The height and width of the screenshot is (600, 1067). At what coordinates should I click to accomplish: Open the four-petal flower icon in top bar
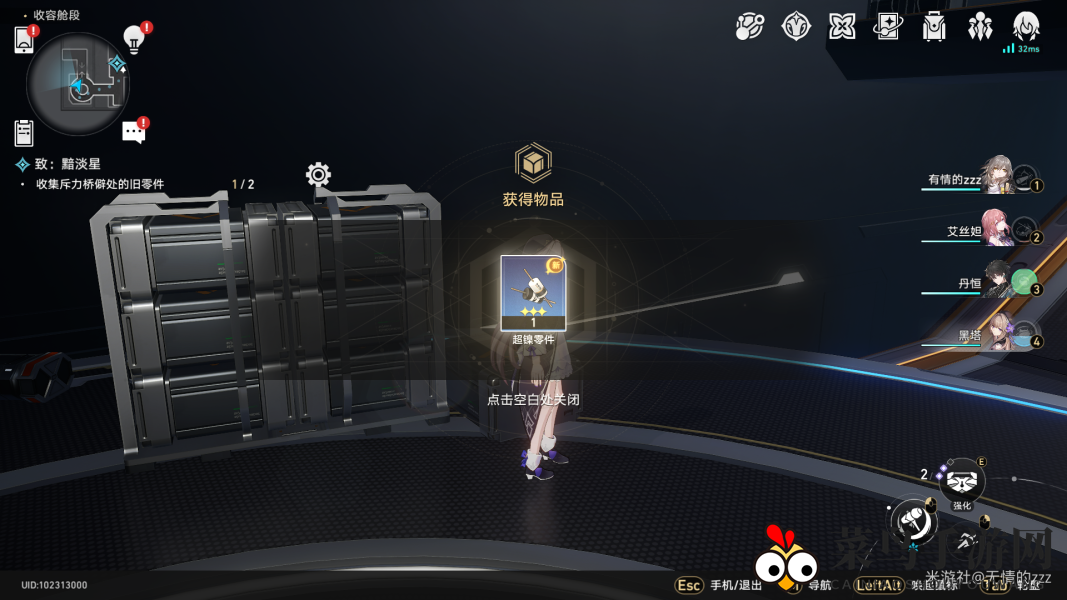tap(842, 27)
